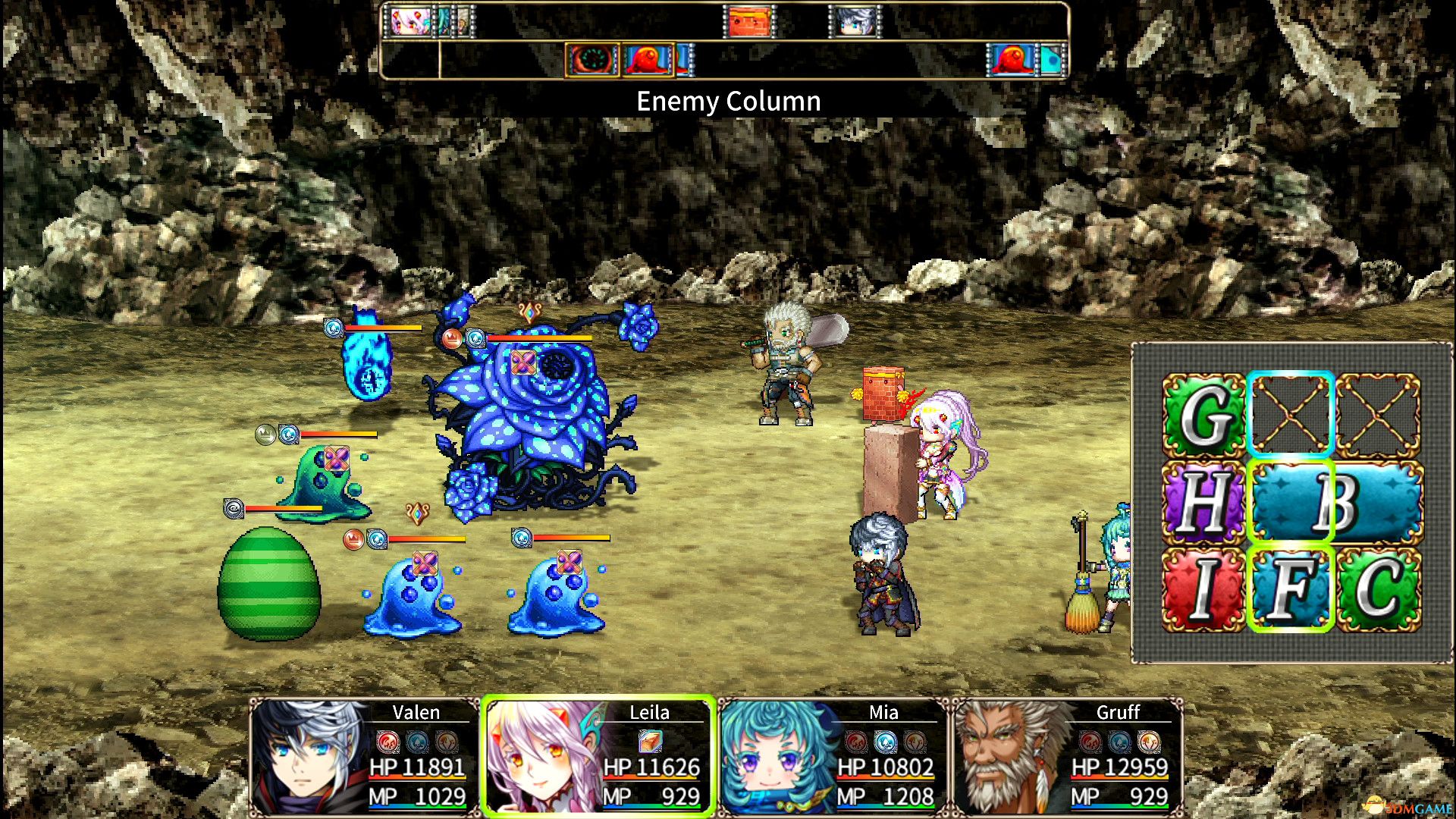Click the gold crown icon above the rose boss

452,338
